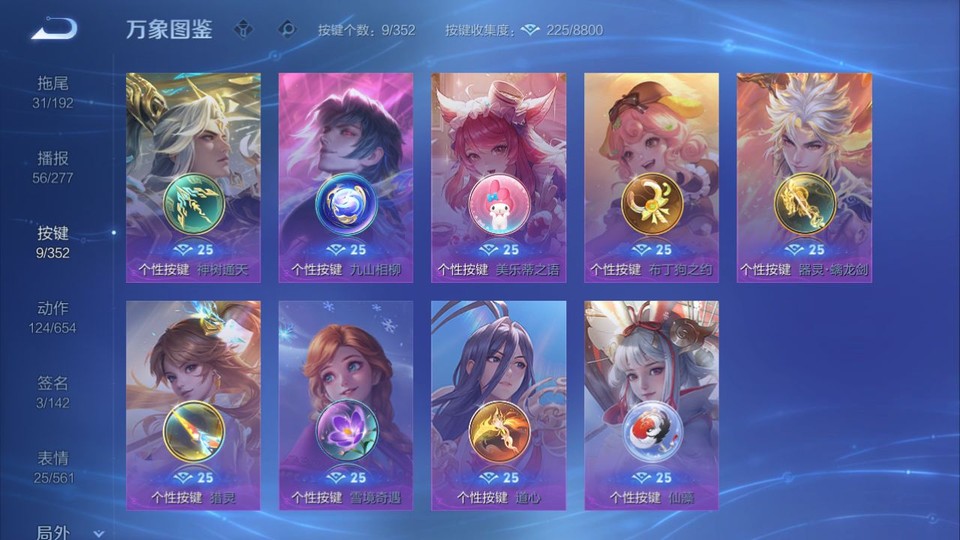
Task: Select the 神树通天 button skin card
Action: (x=194, y=178)
